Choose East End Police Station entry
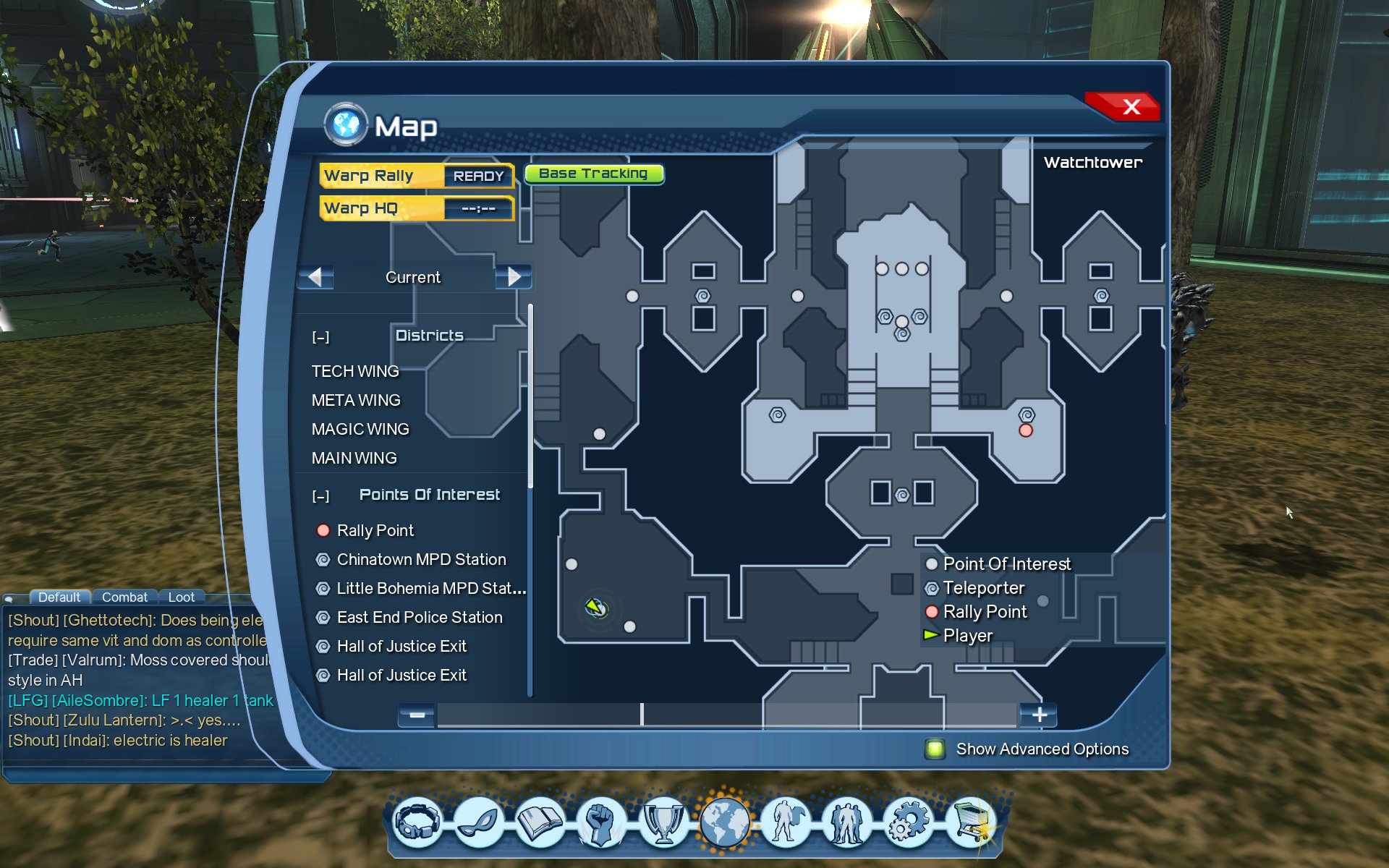The image size is (1389, 868). pyautogui.click(x=420, y=617)
